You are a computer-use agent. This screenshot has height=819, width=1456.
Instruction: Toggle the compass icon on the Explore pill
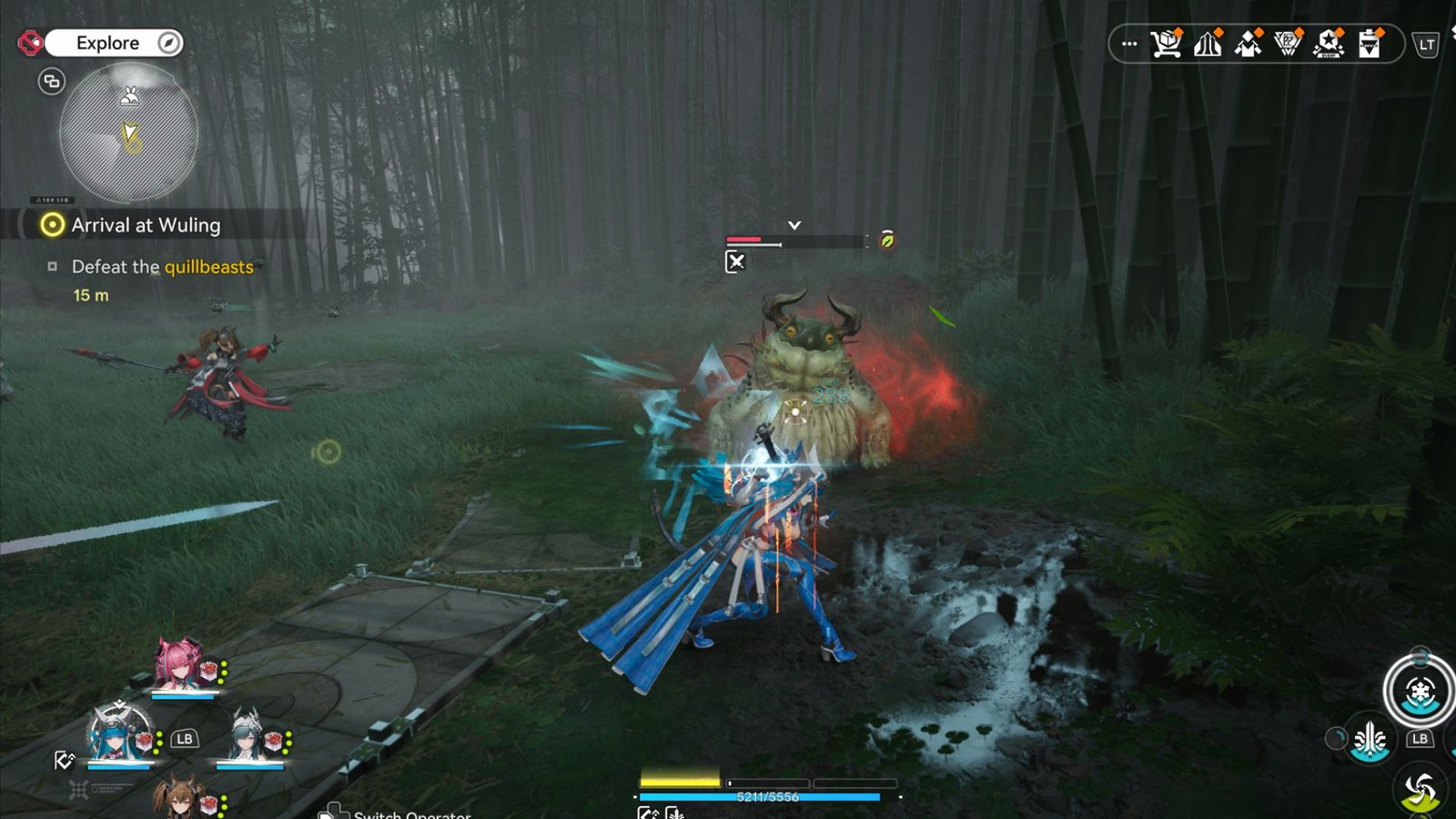167,42
